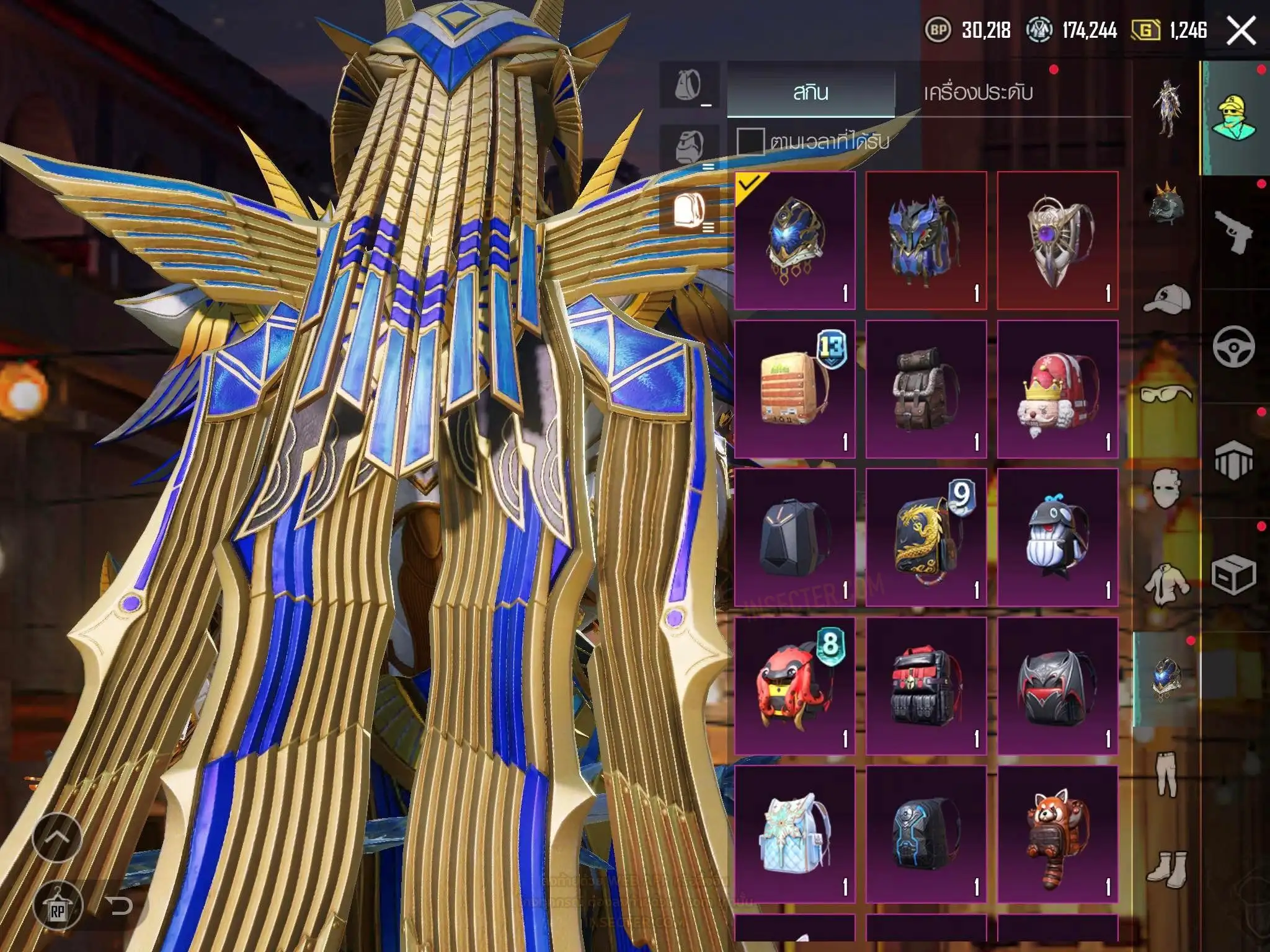
Task: Pick the silver backpack with purple gem
Action: [x=1057, y=240]
